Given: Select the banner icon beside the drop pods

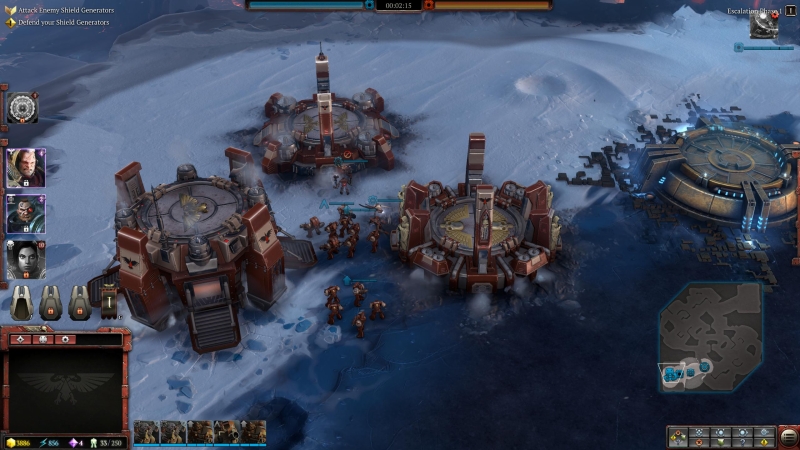Looking at the screenshot, I should [x=108, y=301].
